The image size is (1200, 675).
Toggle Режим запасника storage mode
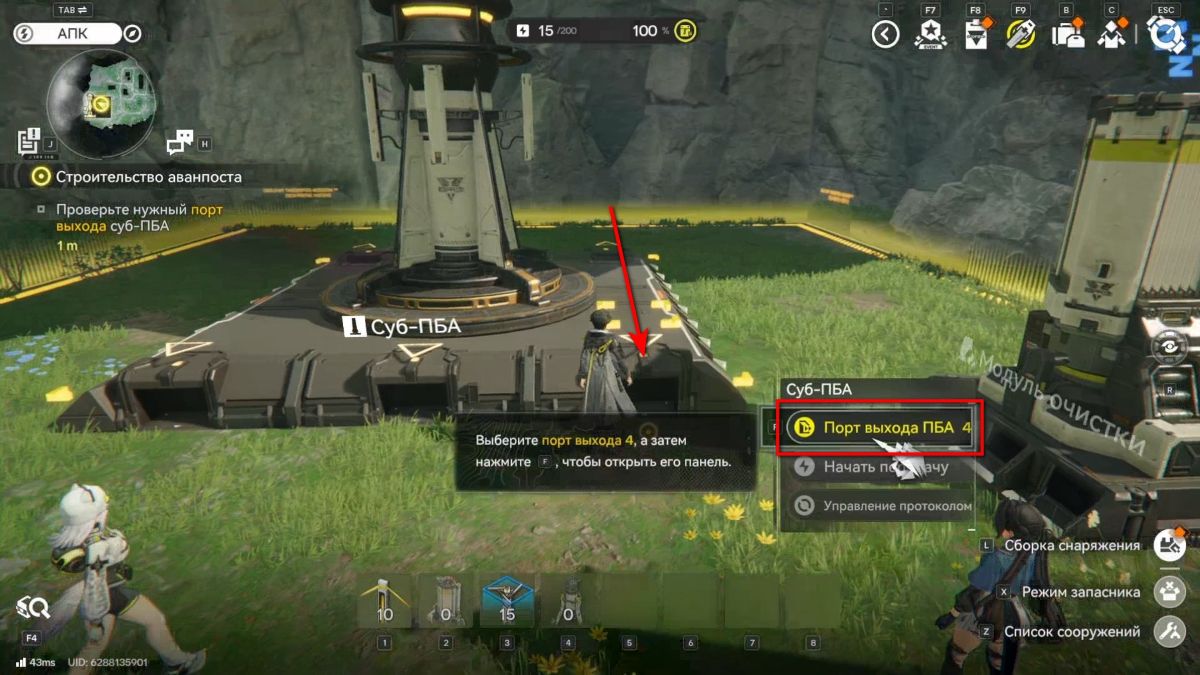coord(1169,592)
